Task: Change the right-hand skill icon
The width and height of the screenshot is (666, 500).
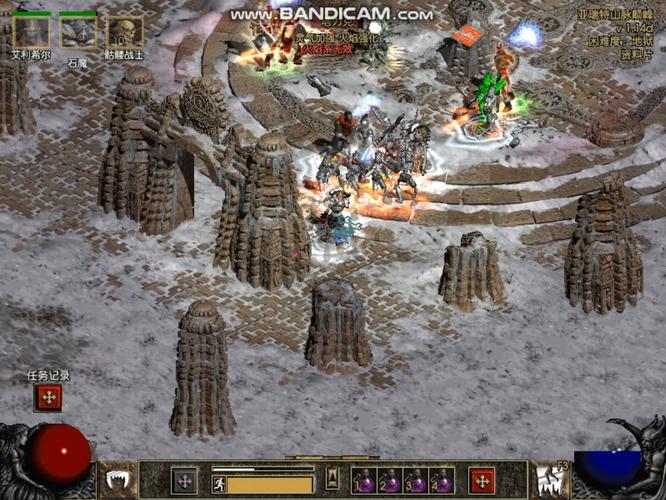Action: [548, 480]
